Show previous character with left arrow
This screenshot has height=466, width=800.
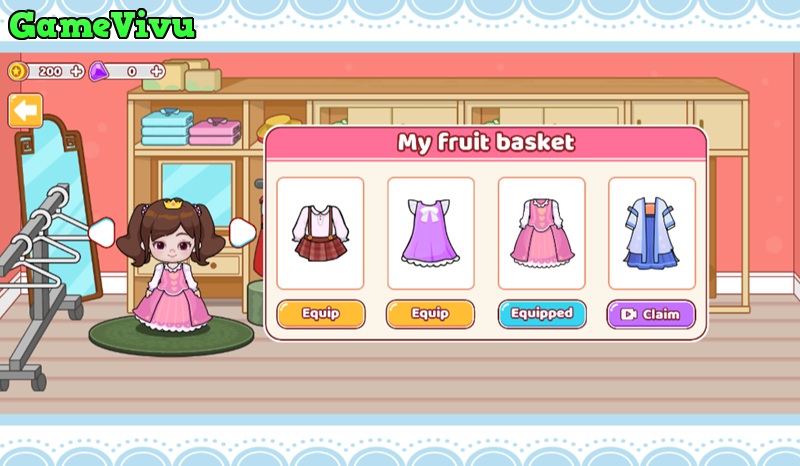pos(100,232)
